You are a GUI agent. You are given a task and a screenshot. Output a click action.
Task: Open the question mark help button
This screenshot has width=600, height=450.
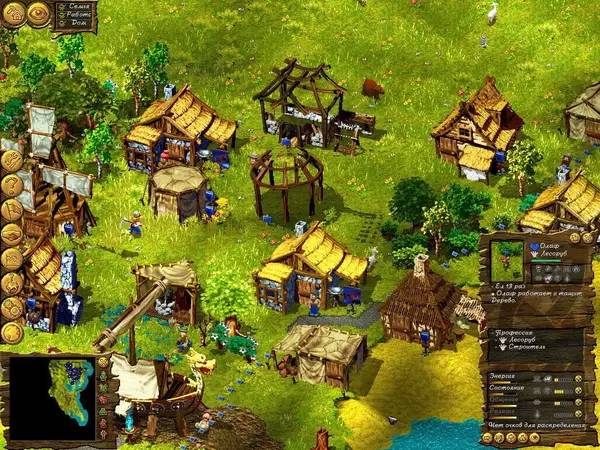tap(11, 185)
